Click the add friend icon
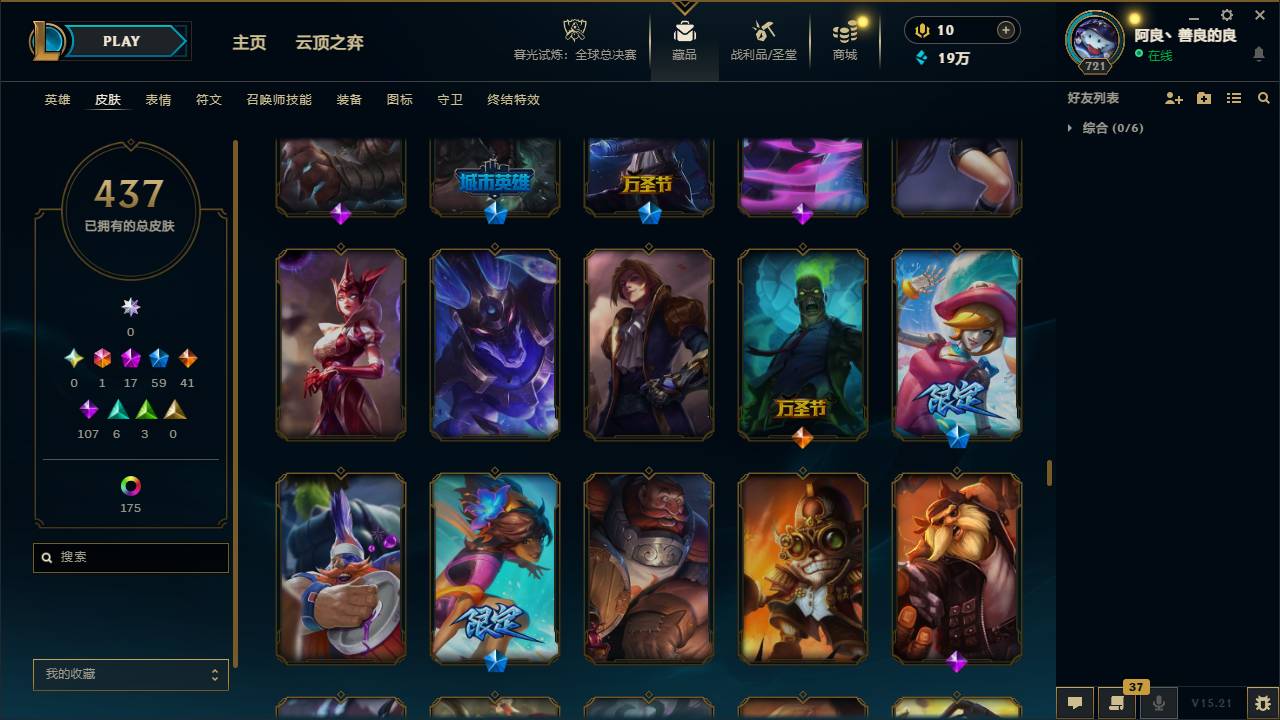 click(x=1174, y=97)
